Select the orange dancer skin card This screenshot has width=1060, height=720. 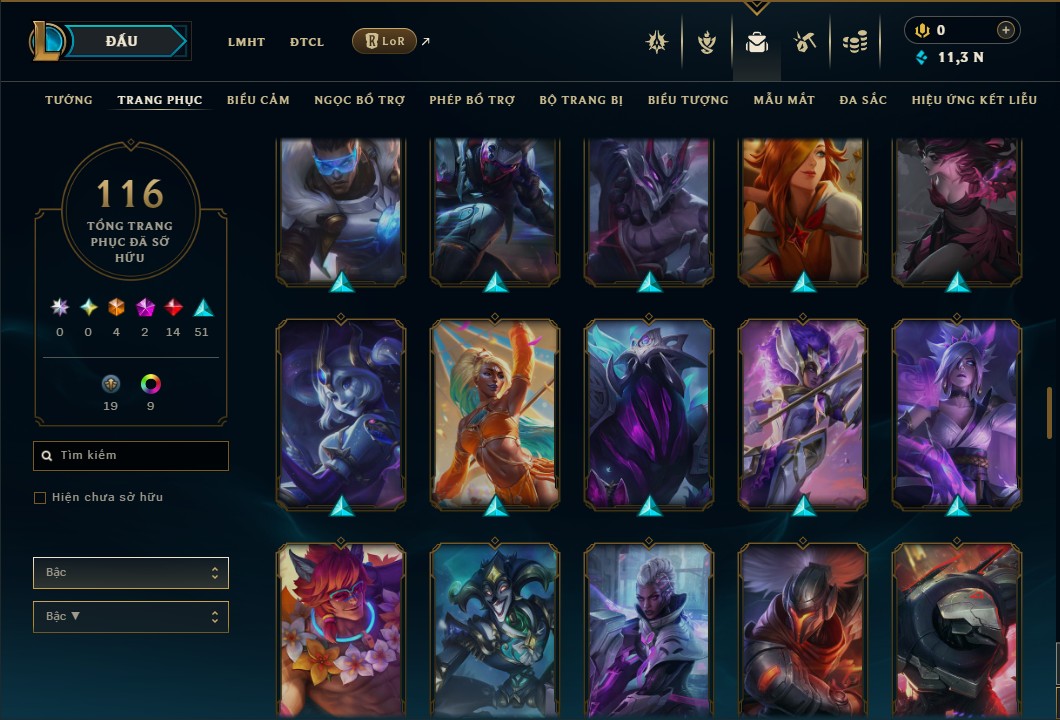pyautogui.click(x=496, y=413)
